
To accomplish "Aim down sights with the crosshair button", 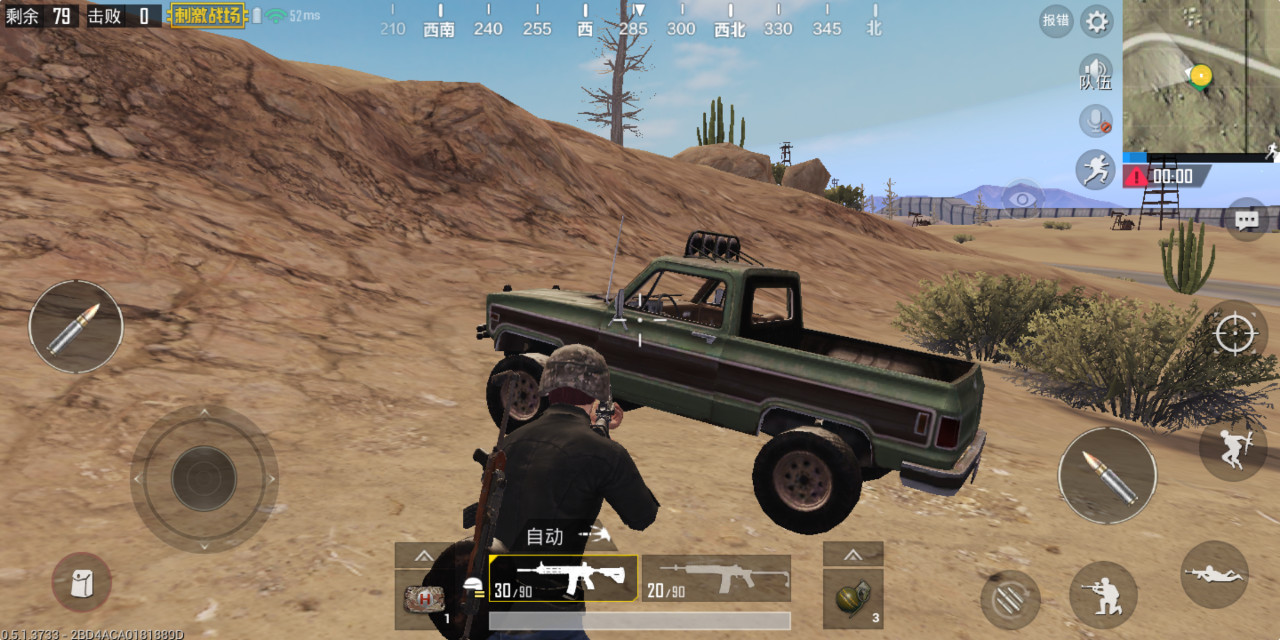I will pos(1235,333).
